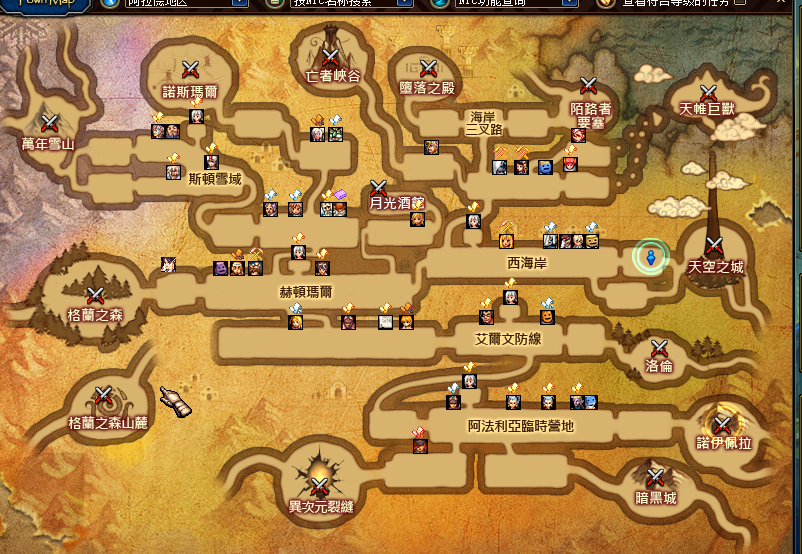Choose the 天空之城 tower marker
This screenshot has width=802, height=554.
(x=714, y=247)
